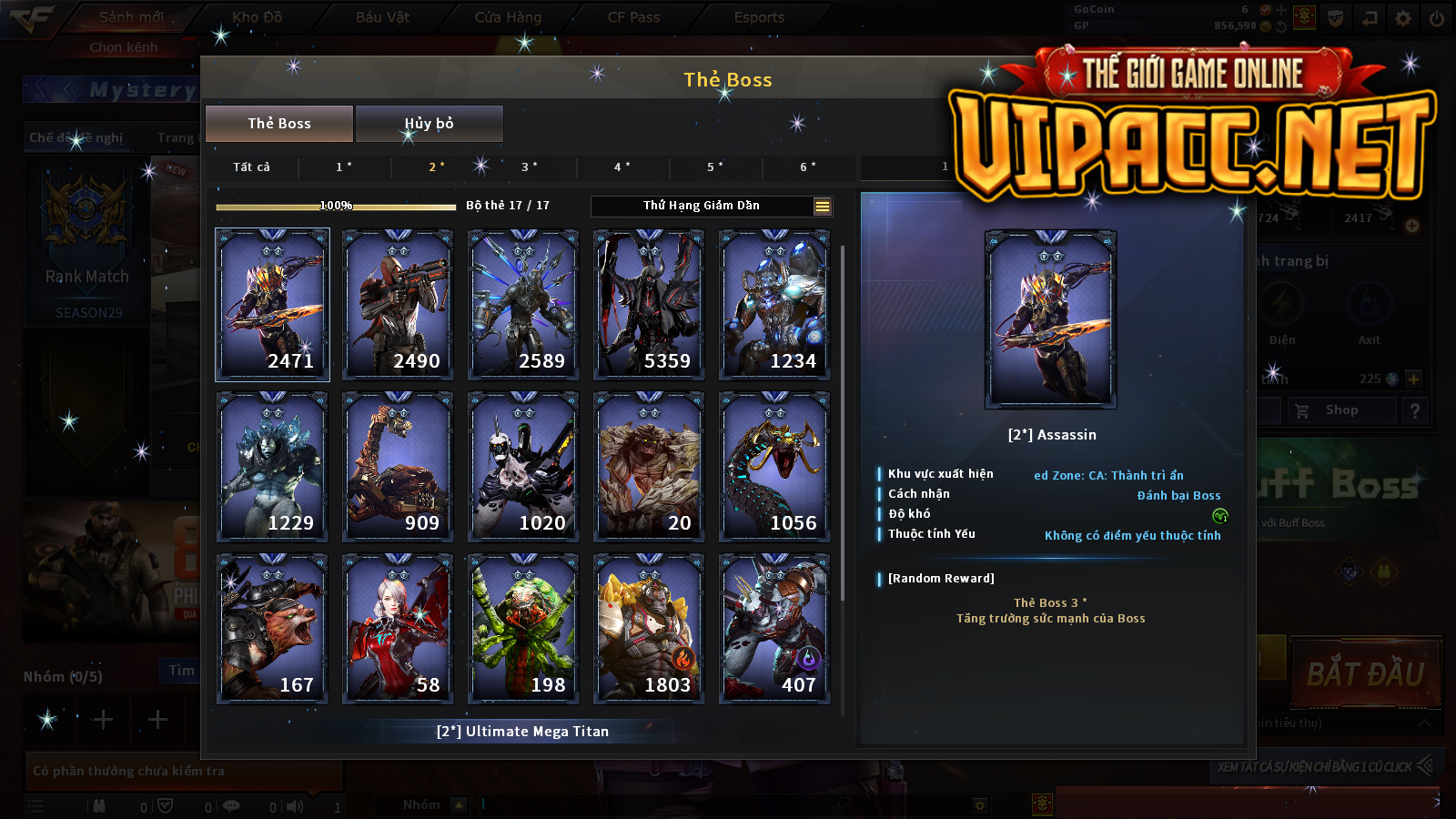Show 6 star boss cards
The width and height of the screenshot is (1456, 819).
808,167
